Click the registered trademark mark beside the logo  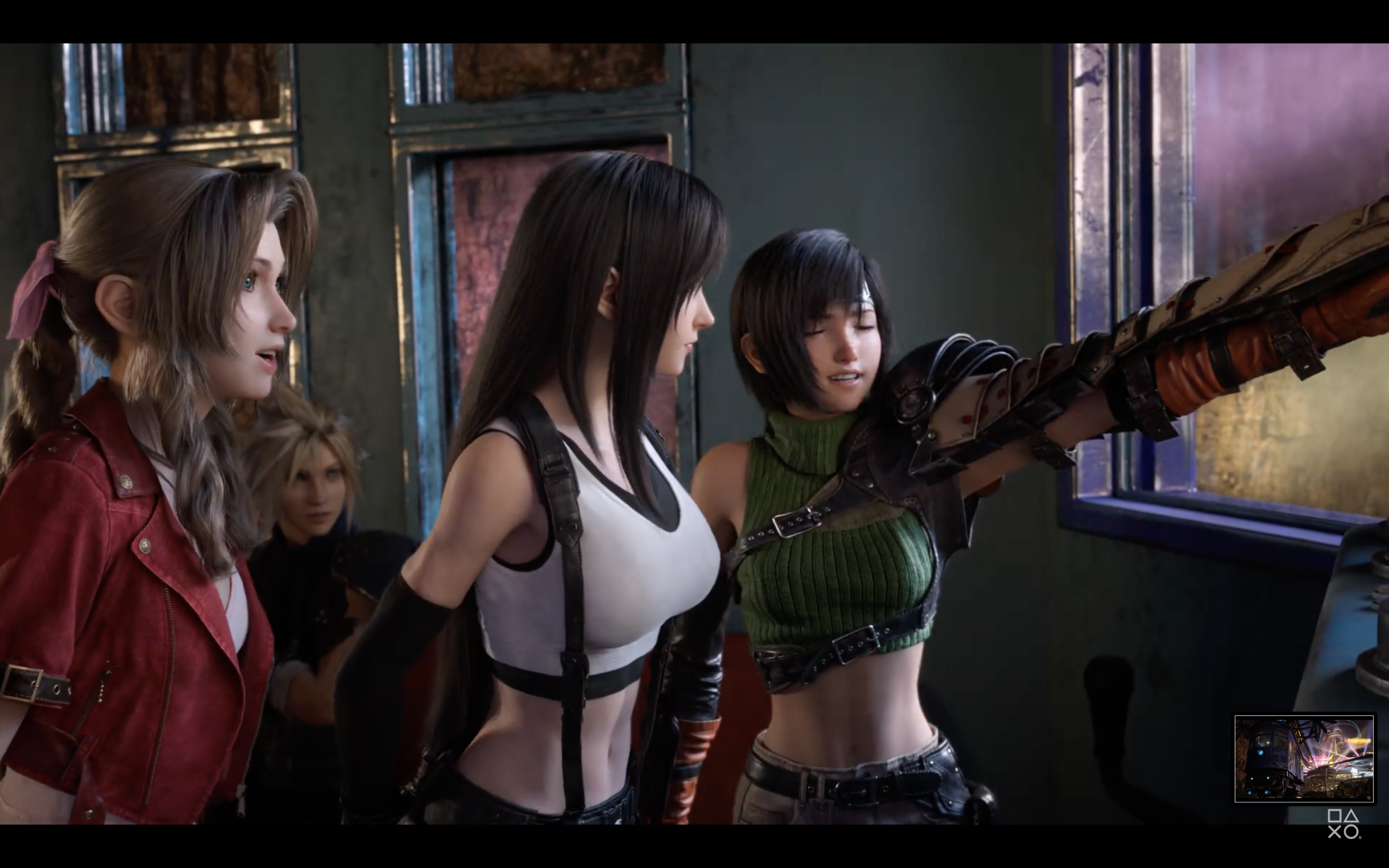(x=1361, y=837)
